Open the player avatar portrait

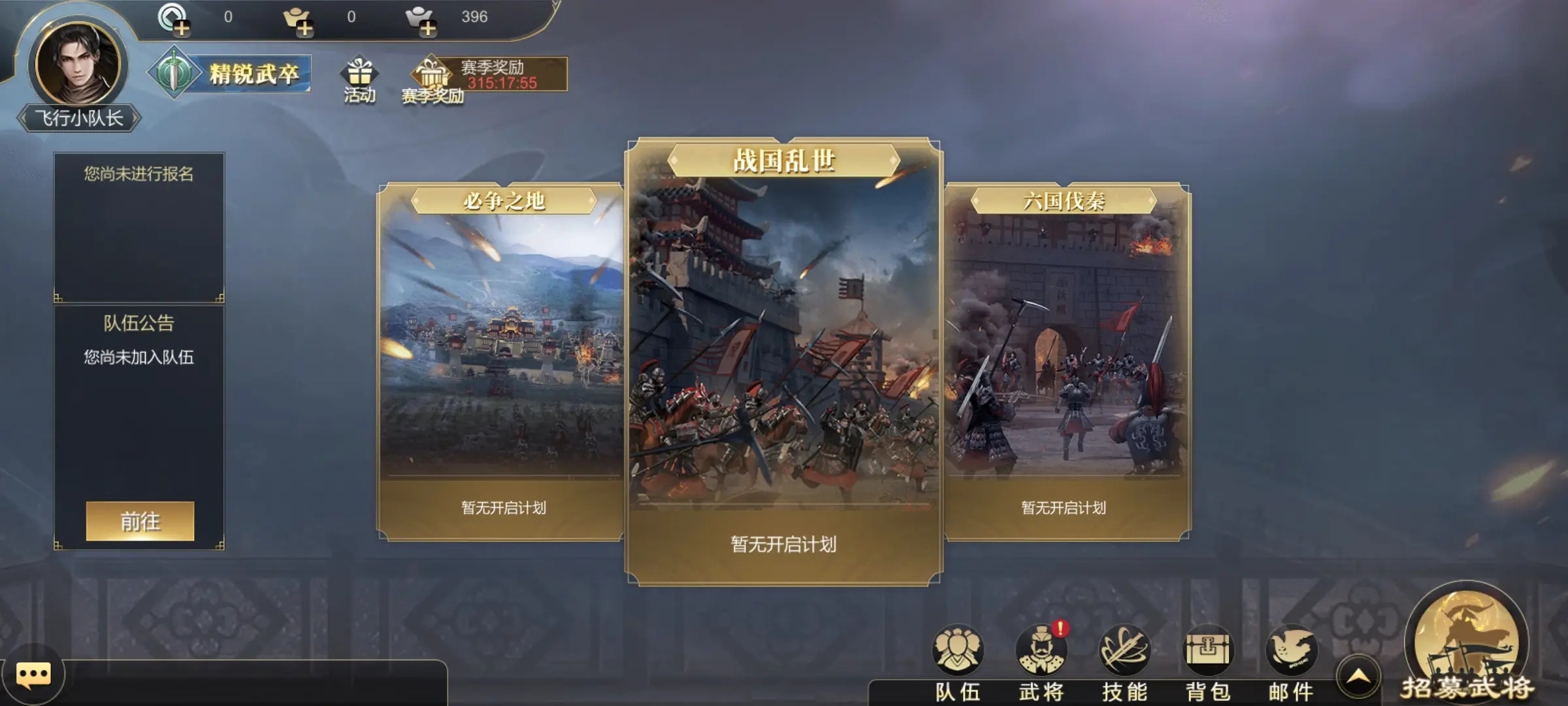78,64
